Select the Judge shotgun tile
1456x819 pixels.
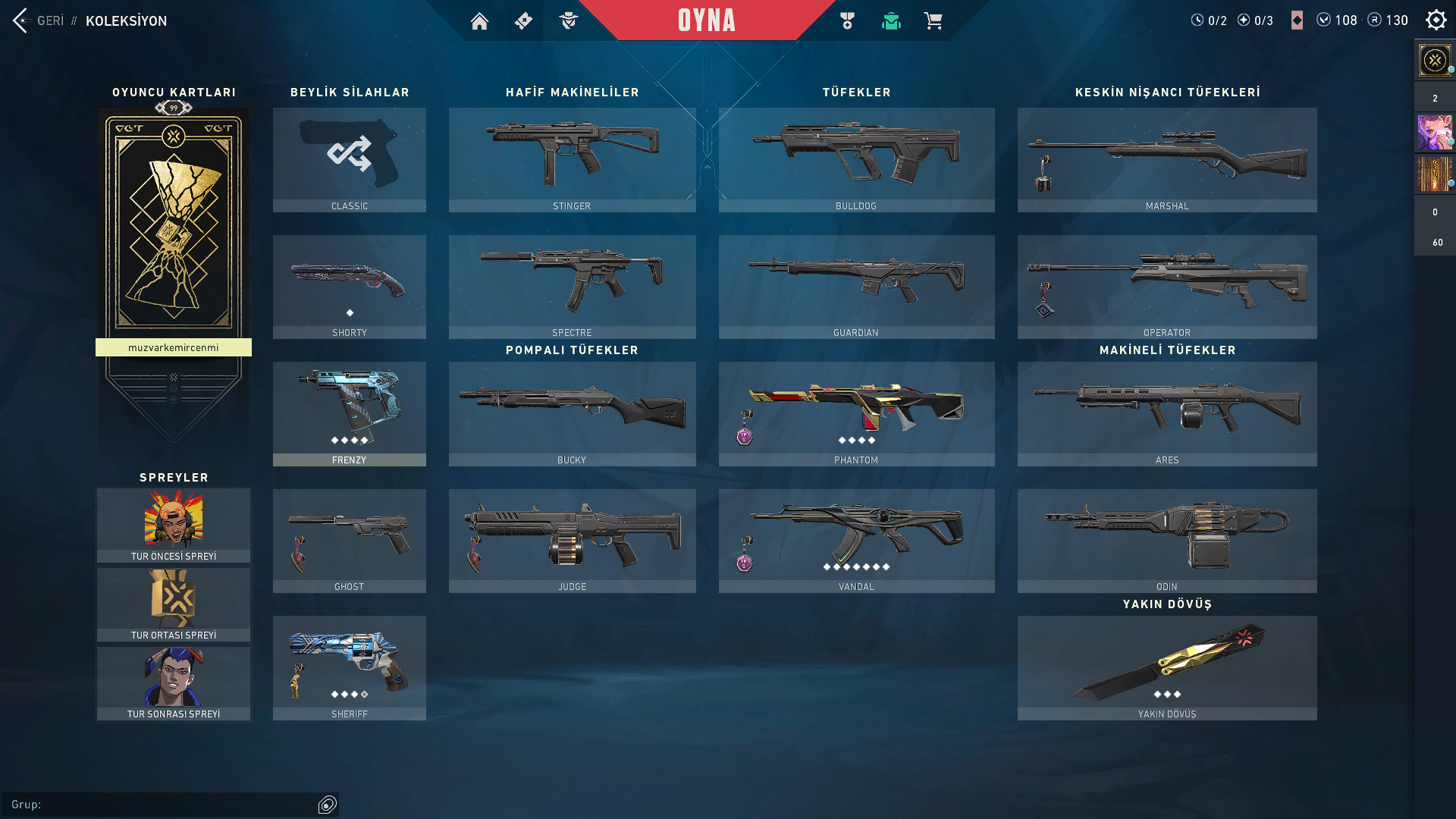[x=572, y=540]
